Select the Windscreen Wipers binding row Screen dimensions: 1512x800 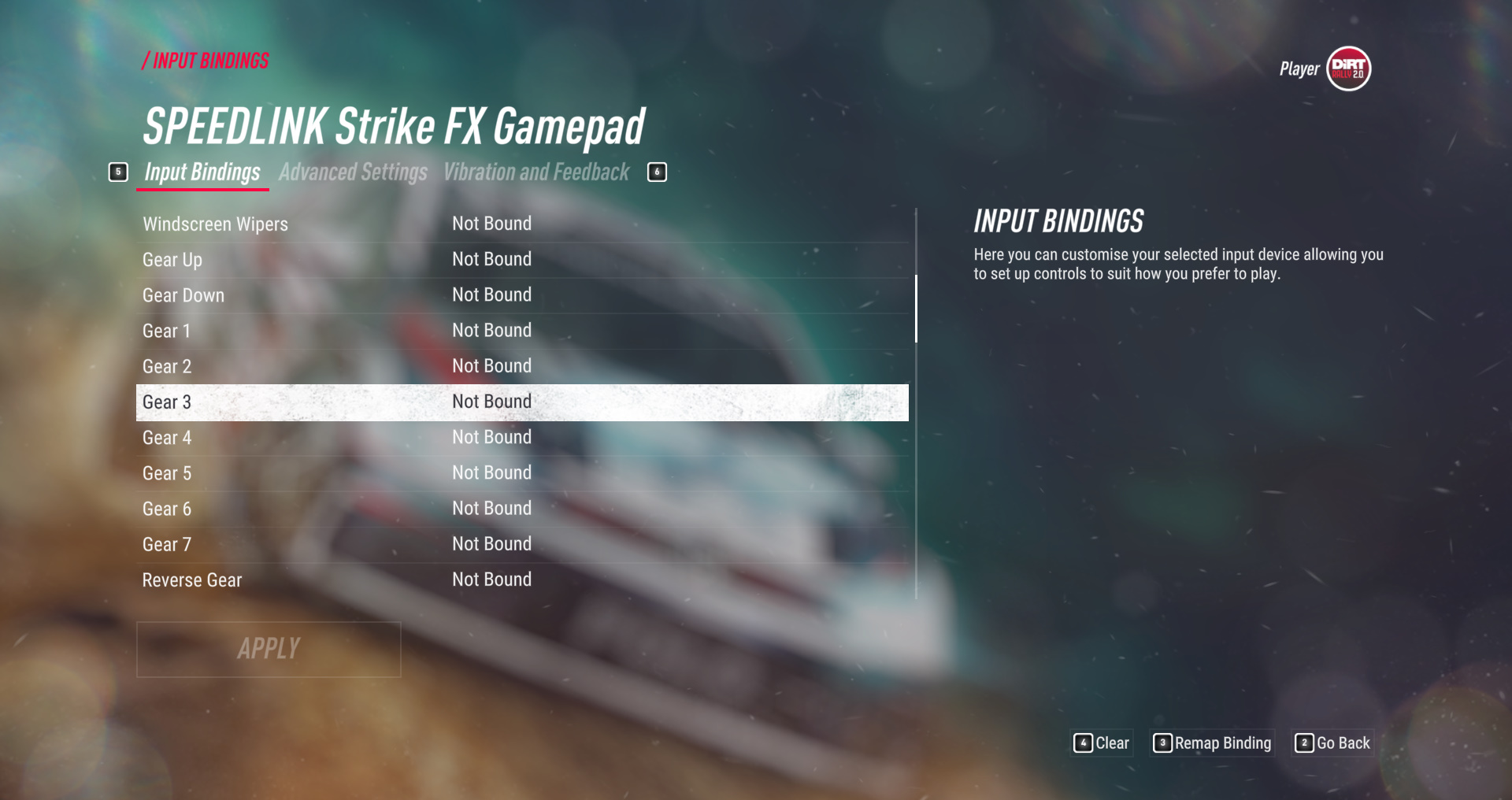coord(521,224)
